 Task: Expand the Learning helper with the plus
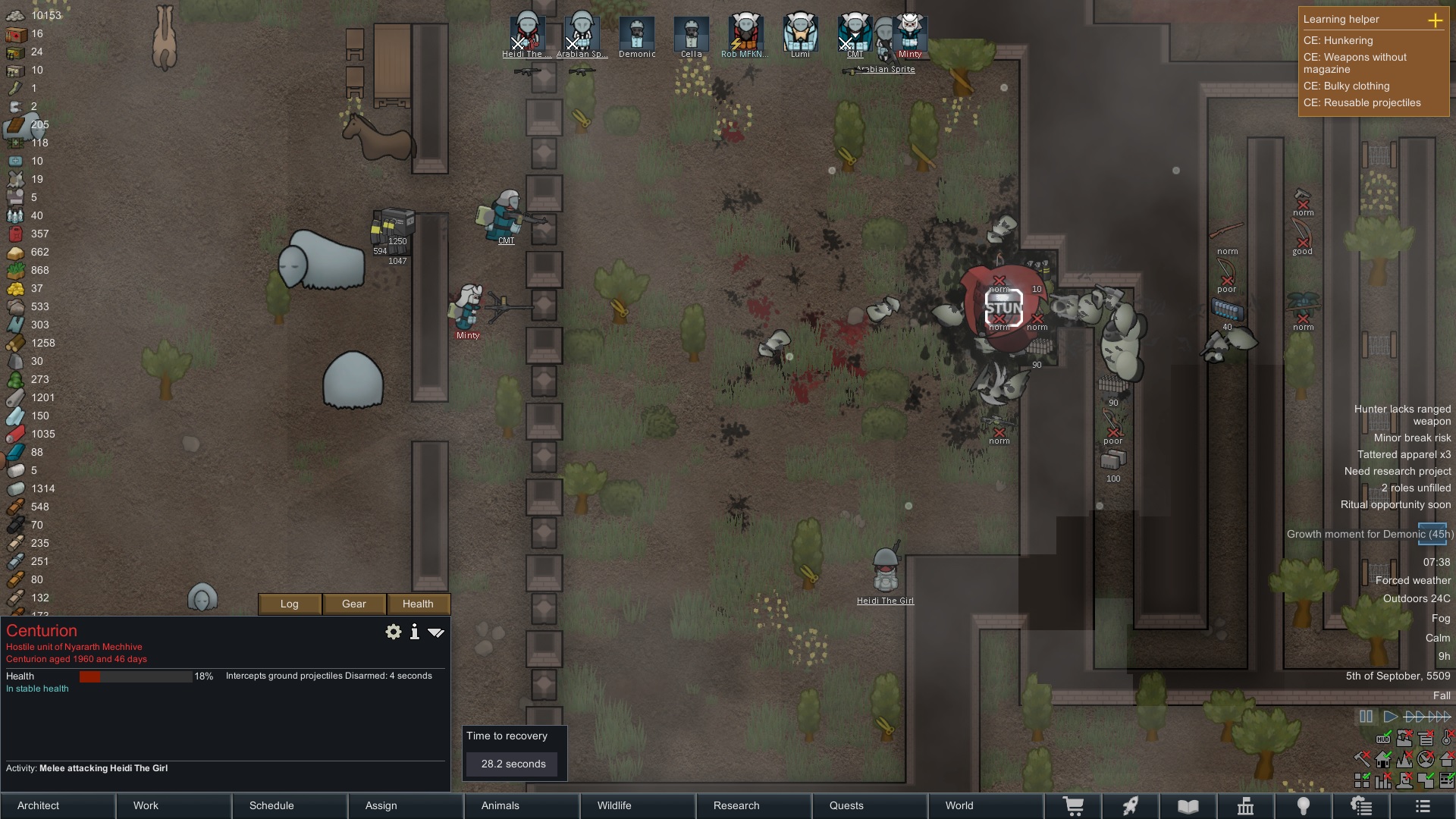[1436, 20]
